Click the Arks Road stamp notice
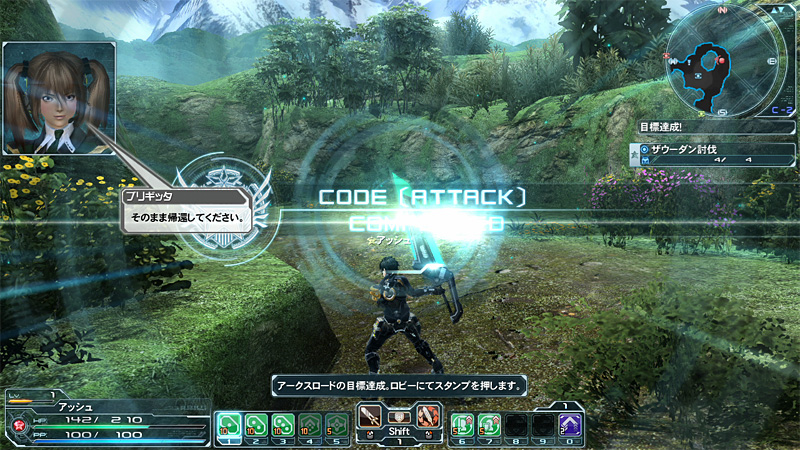 pos(400,384)
